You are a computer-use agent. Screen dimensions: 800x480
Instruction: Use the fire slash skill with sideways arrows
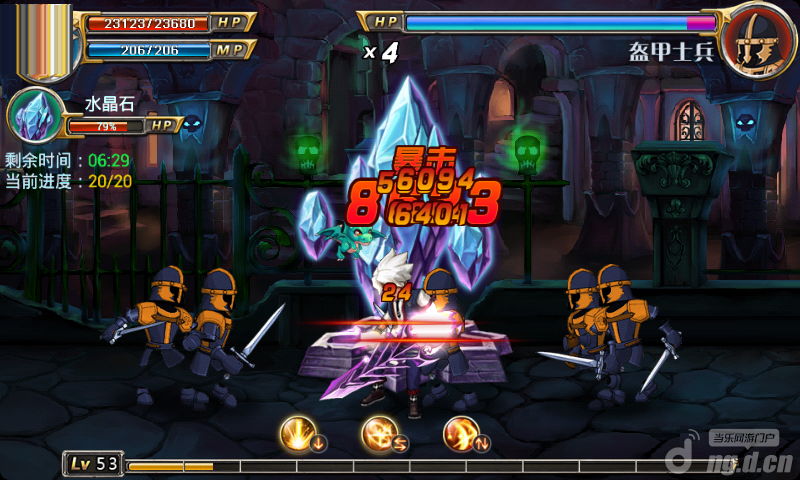pos(381,432)
